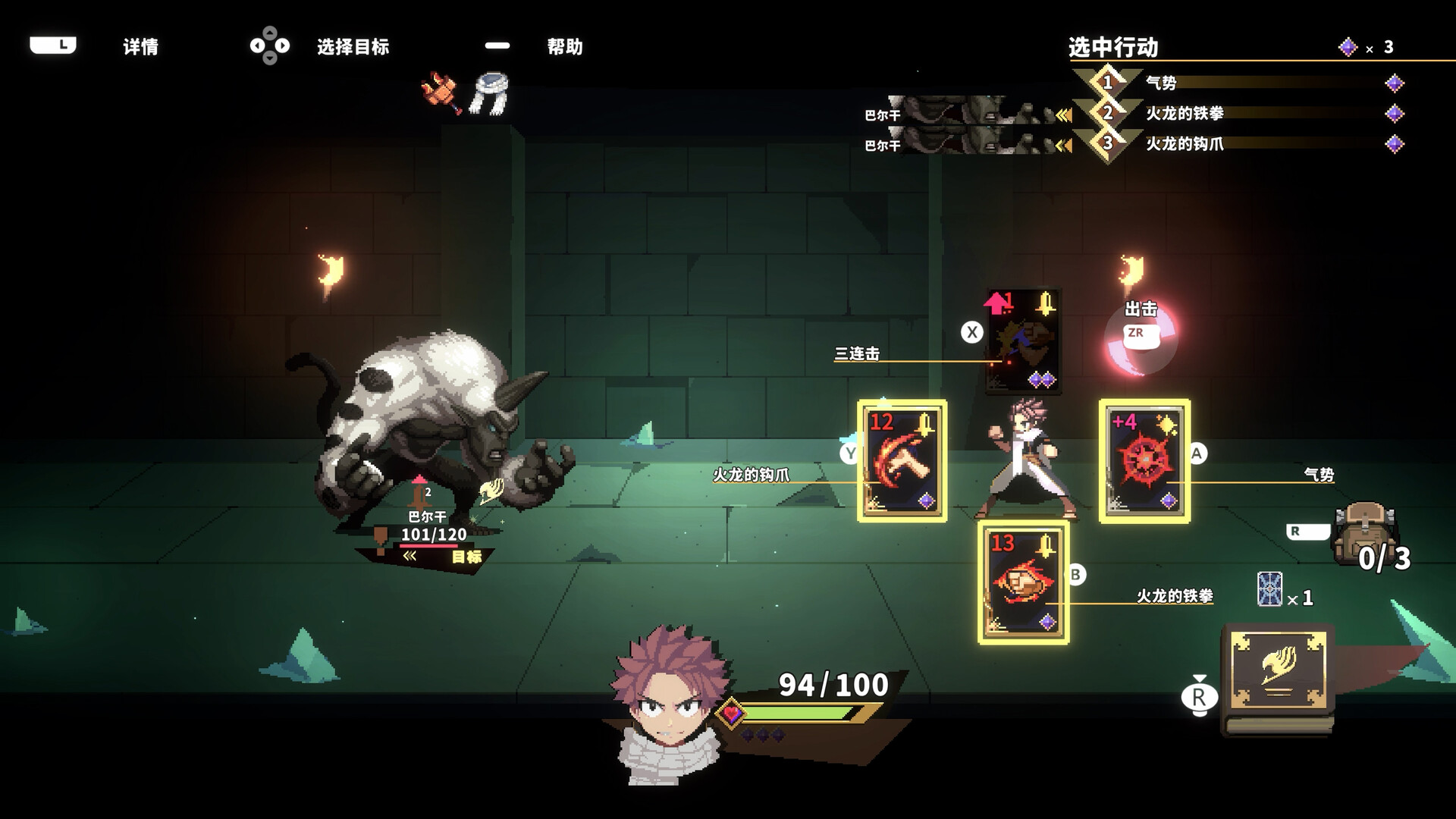Open 帮助 help via the minus button label
Image resolution: width=1456 pixels, height=819 pixels.
point(497,46)
